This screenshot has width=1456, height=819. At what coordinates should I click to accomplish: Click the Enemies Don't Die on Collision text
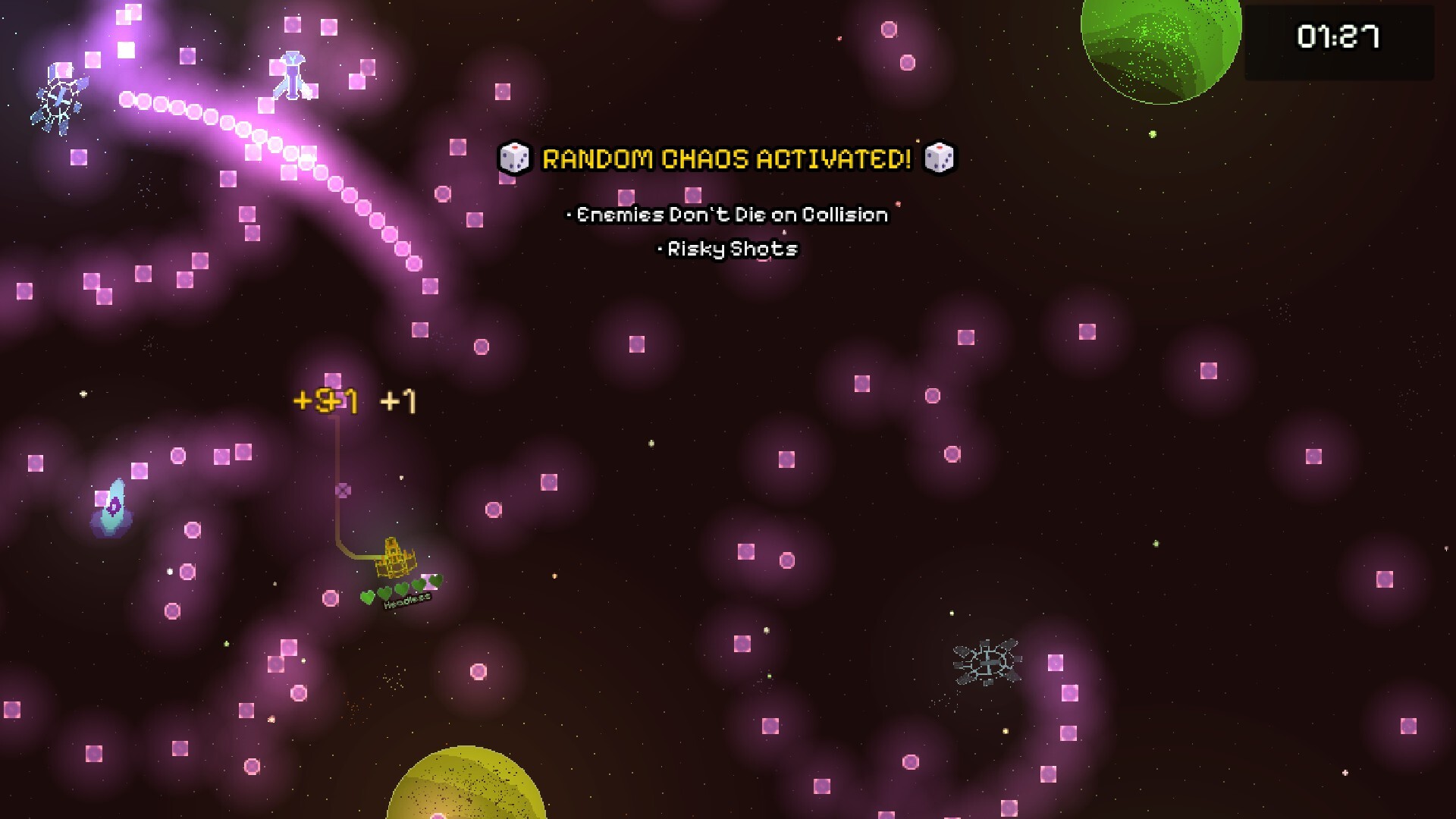click(x=730, y=214)
